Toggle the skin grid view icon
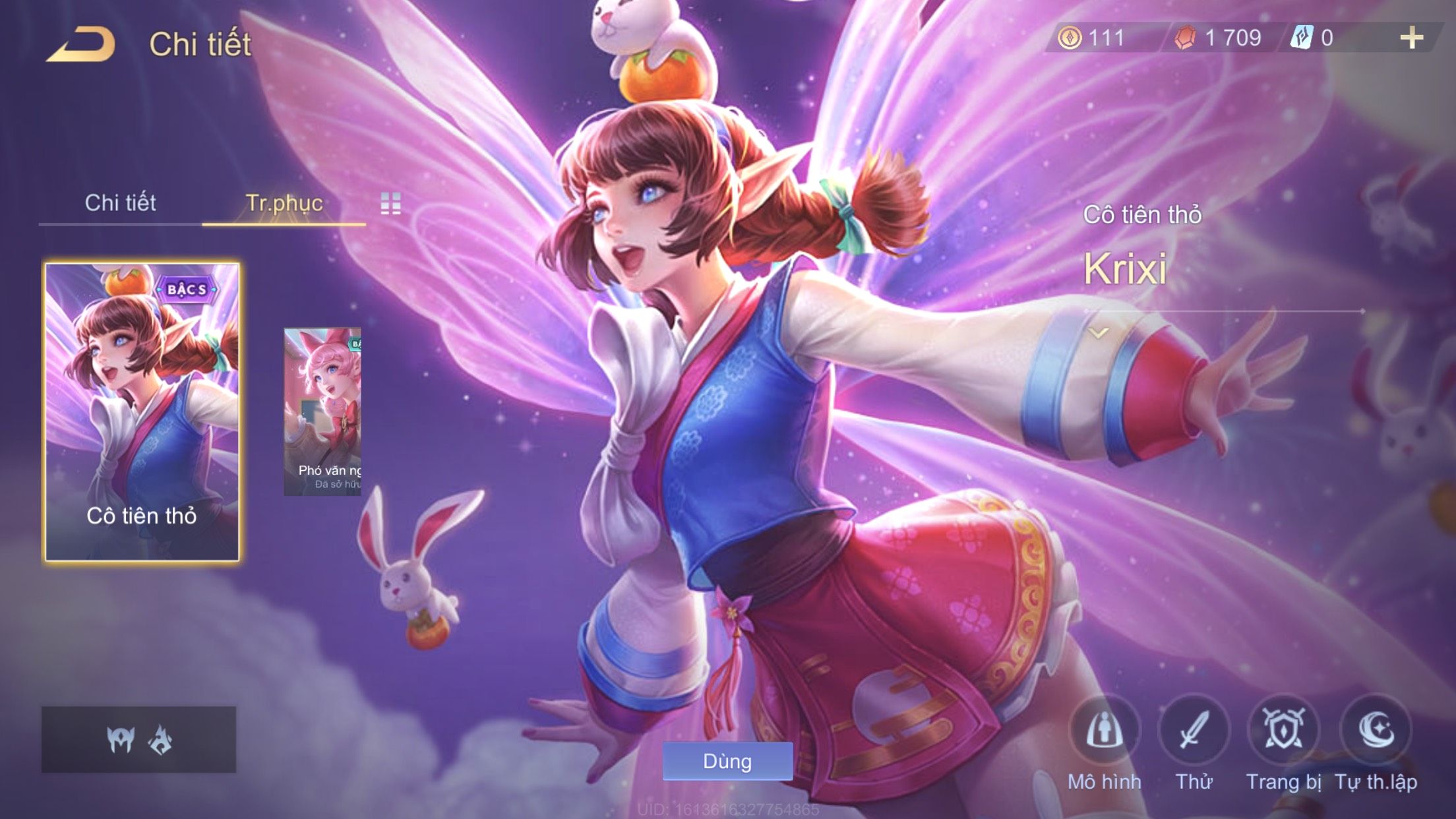This screenshot has height=819, width=1456. 390,204
